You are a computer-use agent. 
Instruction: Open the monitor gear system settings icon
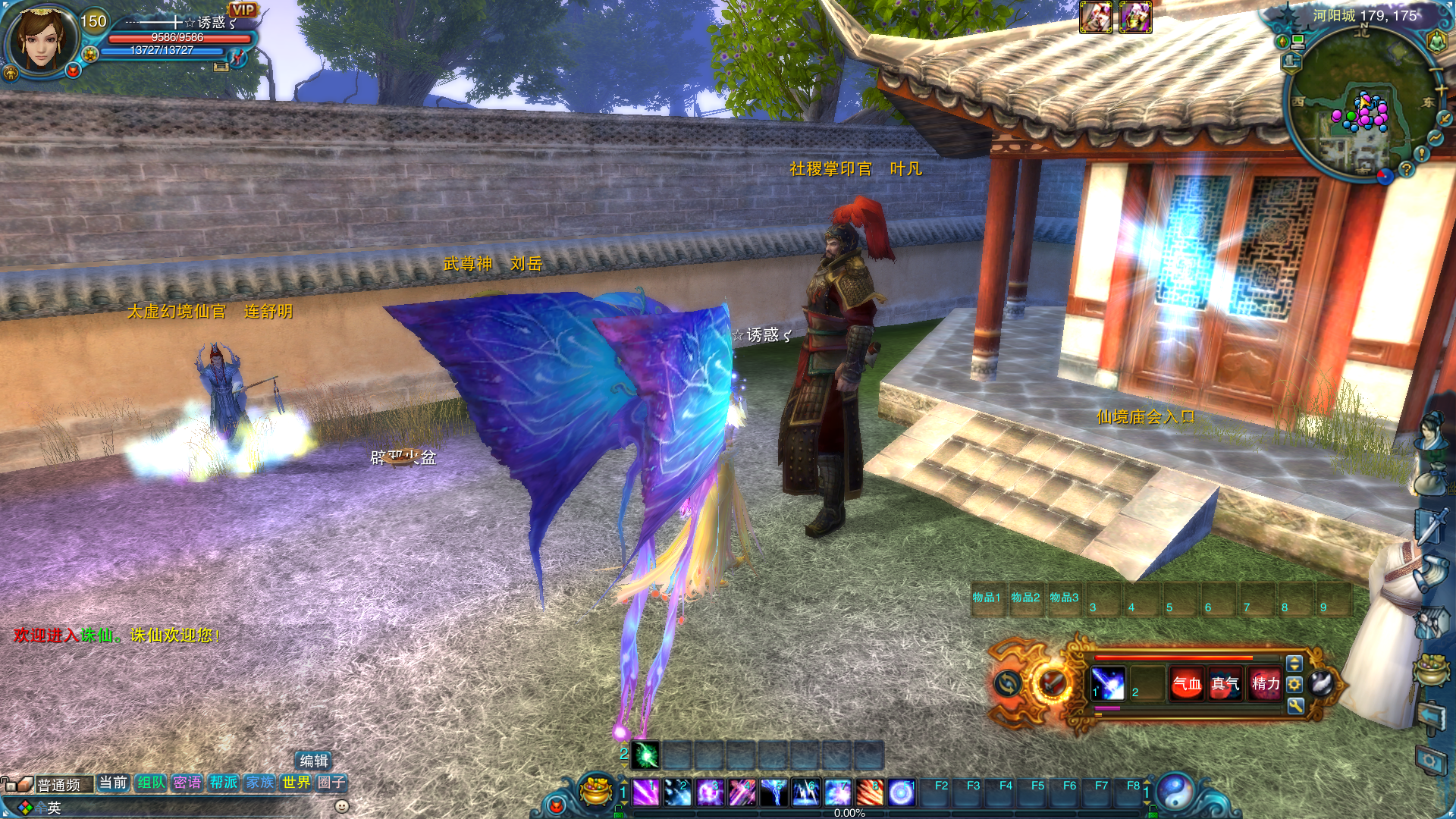coord(1429,760)
